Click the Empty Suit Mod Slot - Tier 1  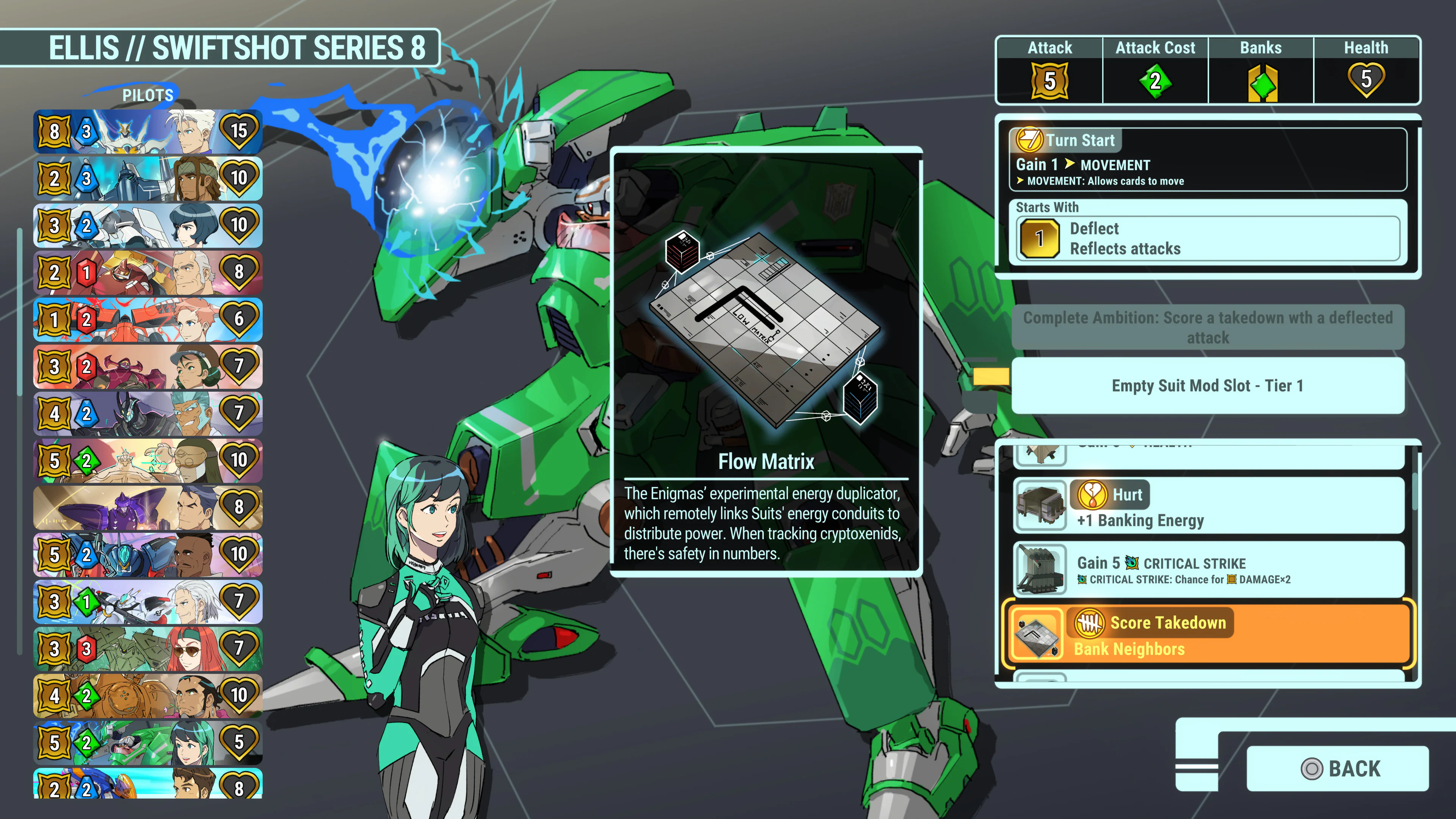[1208, 386]
